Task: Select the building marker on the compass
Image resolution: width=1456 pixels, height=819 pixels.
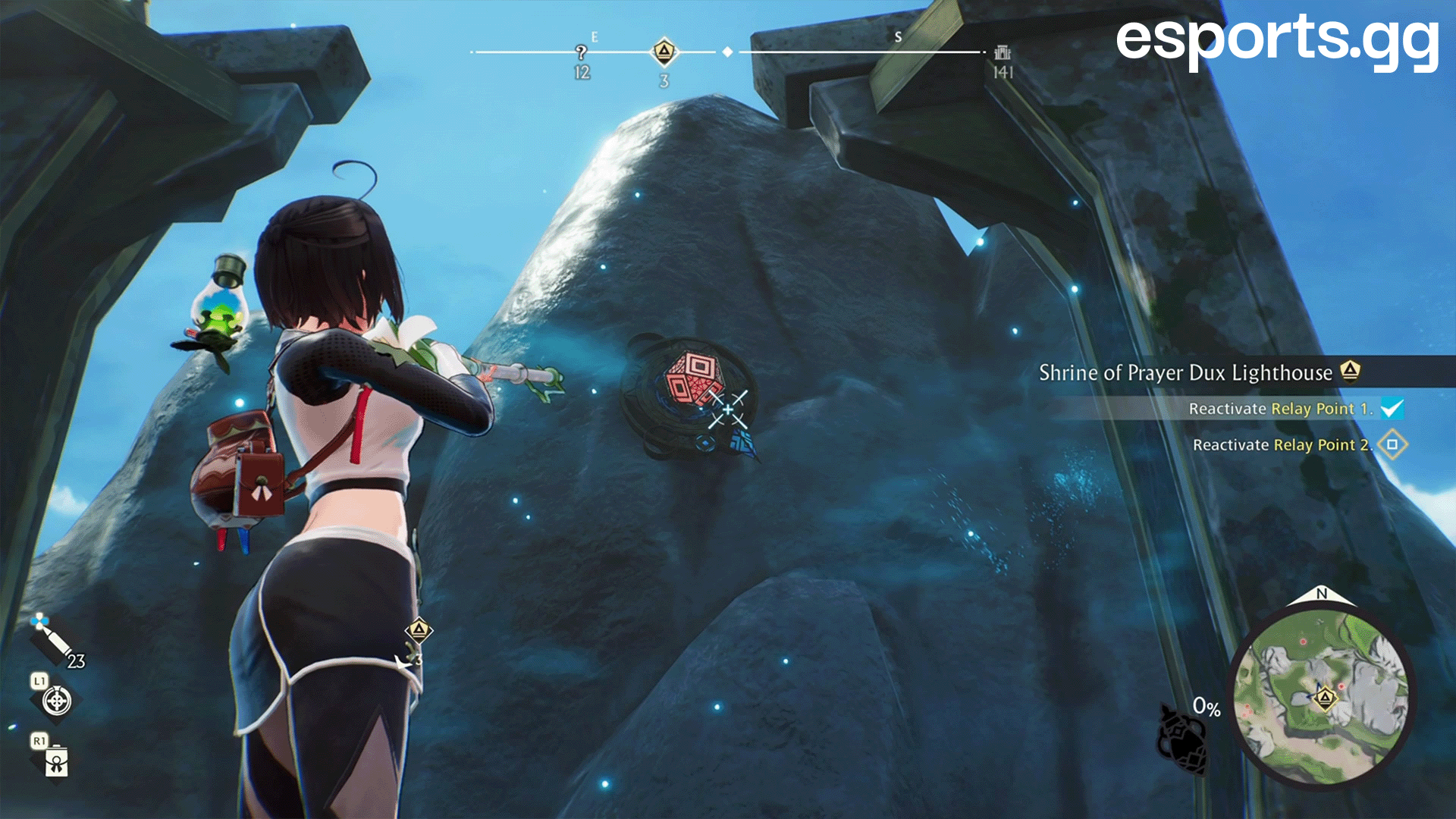Action: point(1003,52)
